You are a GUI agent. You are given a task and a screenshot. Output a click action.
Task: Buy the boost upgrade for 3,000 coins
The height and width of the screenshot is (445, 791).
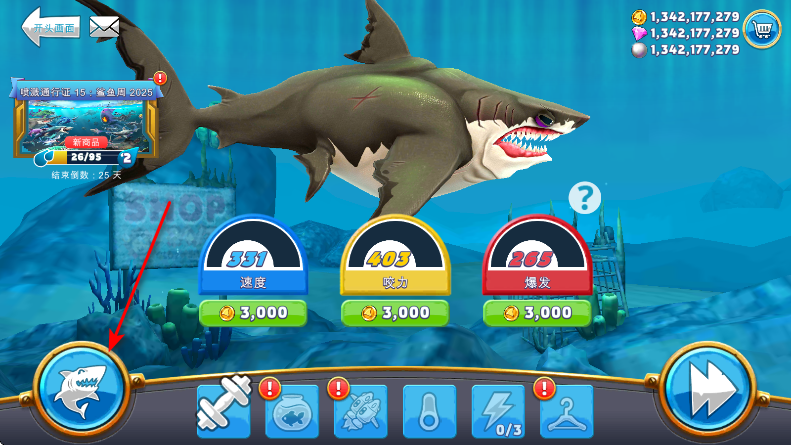click(535, 313)
